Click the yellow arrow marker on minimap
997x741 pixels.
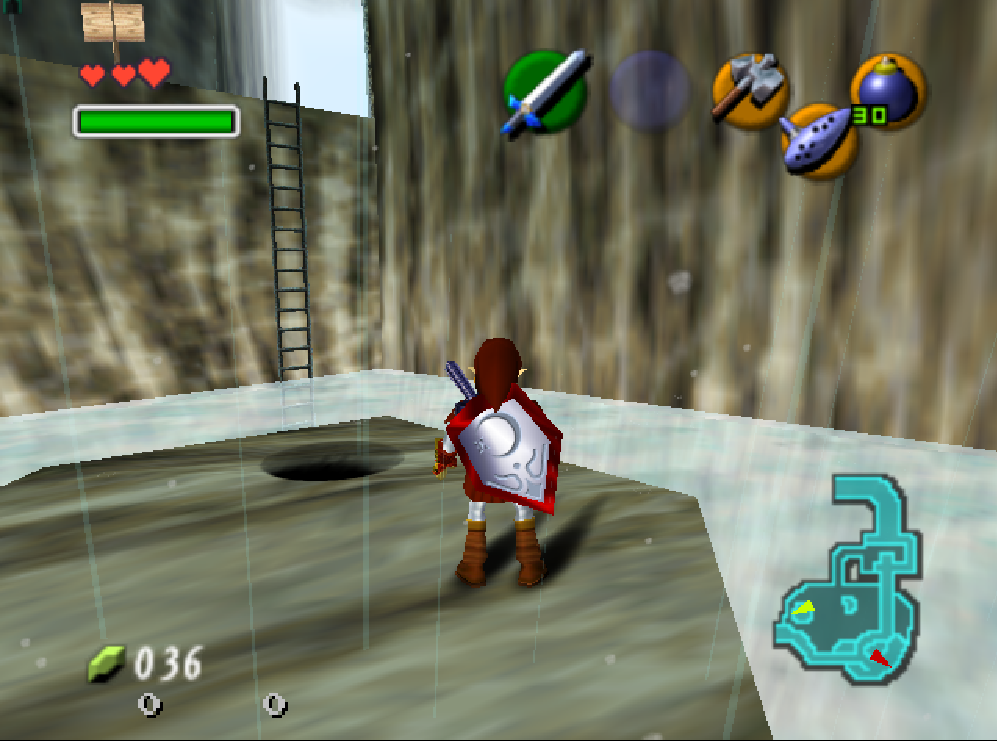click(x=805, y=608)
